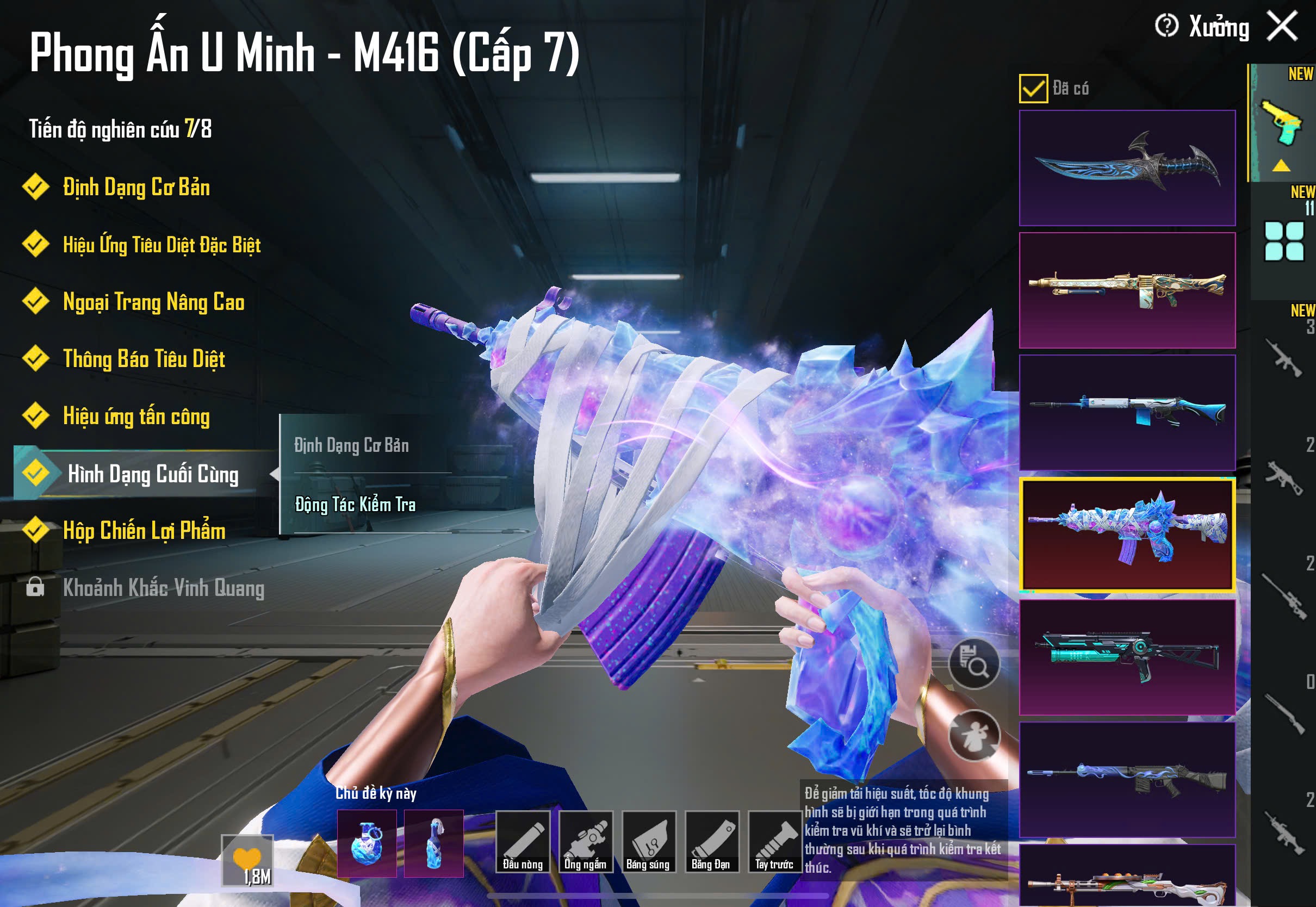The height and width of the screenshot is (907, 1316).
Task: Open the Đầu nòng muzzle attachment slot
Action: click(523, 842)
